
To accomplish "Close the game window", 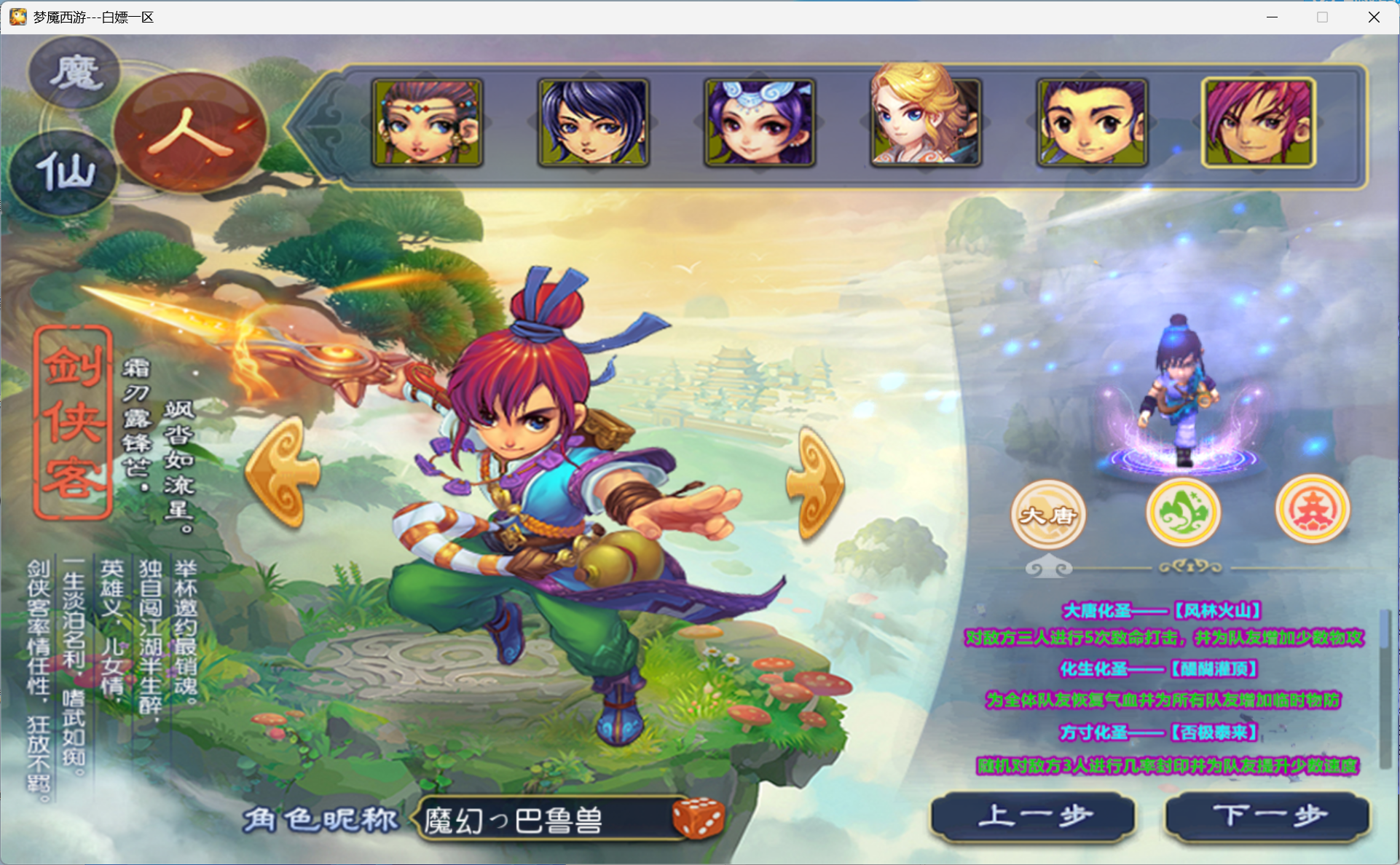I will (1374, 17).
